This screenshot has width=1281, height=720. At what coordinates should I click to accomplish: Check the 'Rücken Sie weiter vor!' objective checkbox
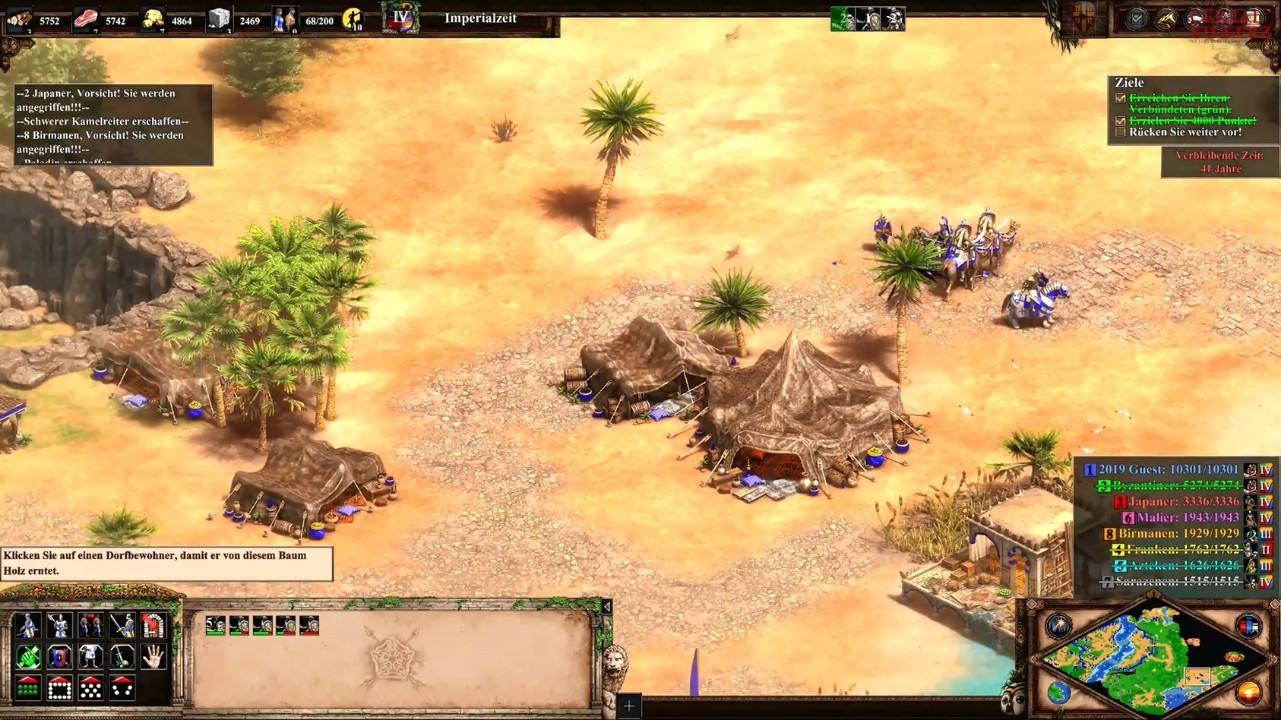pyautogui.click(x=1121, y=131)
